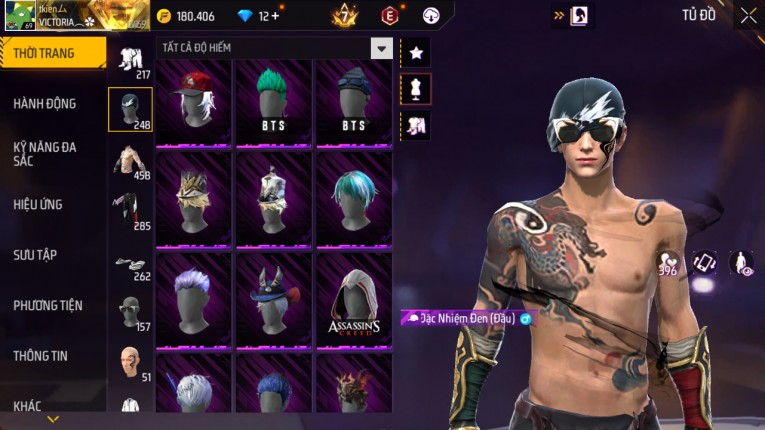Screen dimensions: 765x430
Task: Add diamonds with the plus button
Action: coord(275,16)
